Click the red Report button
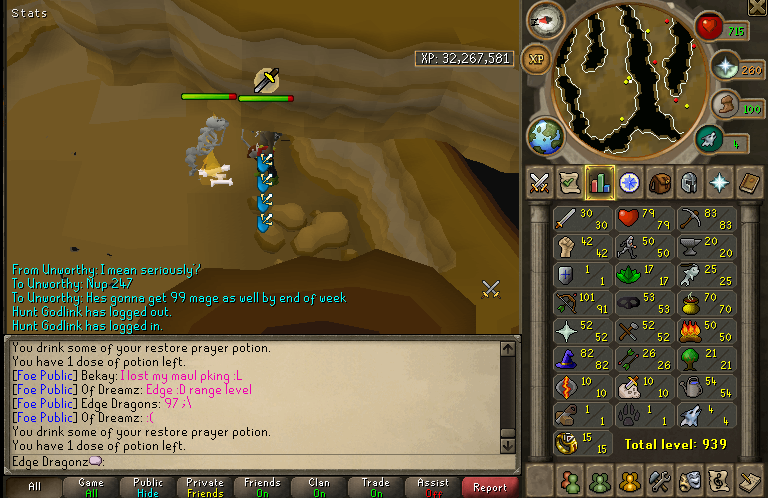This screenshot has height=498, width=768. click(490, 487)
